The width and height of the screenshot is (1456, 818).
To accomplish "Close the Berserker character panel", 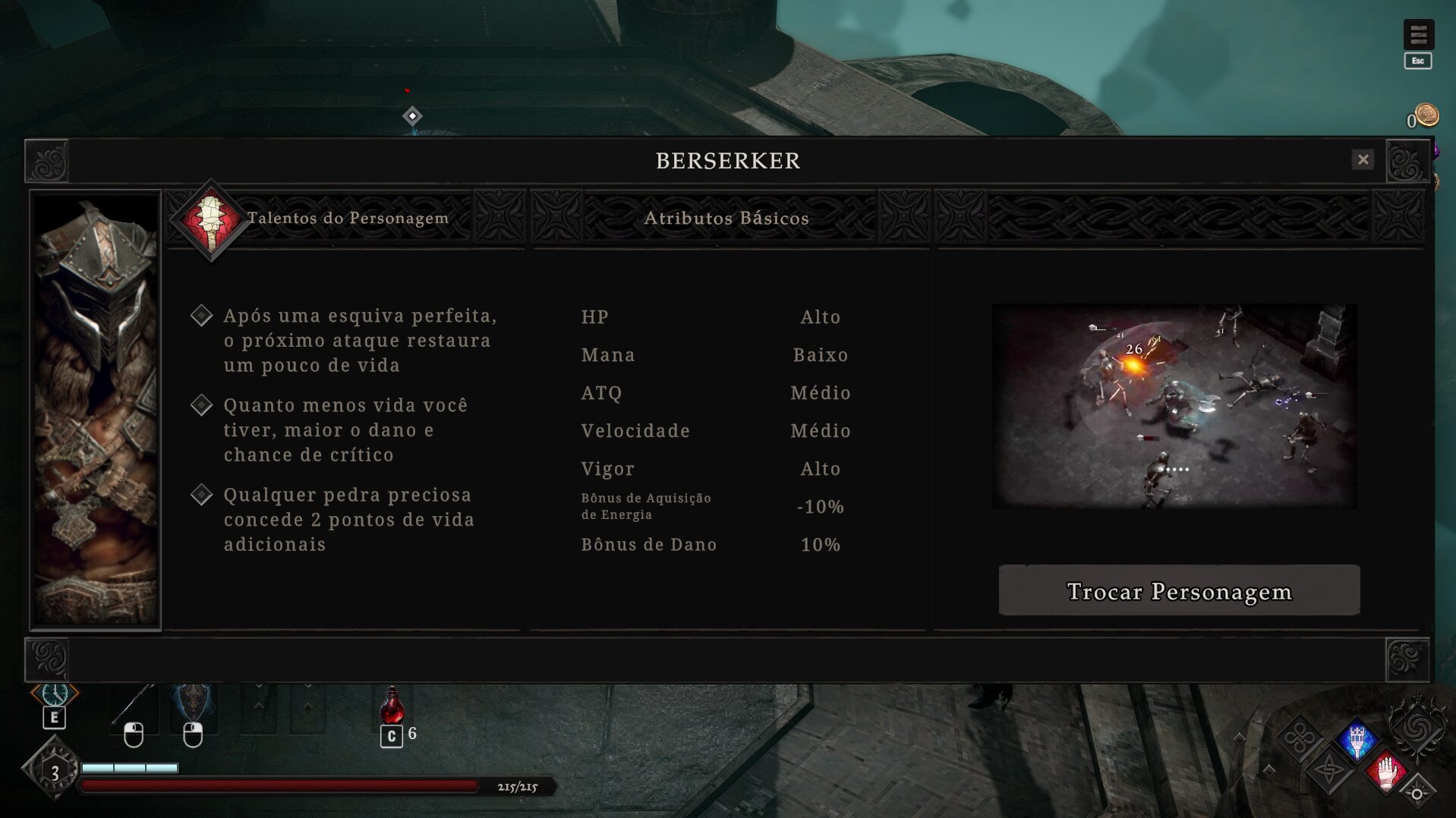I will (x=1363, y=159).
